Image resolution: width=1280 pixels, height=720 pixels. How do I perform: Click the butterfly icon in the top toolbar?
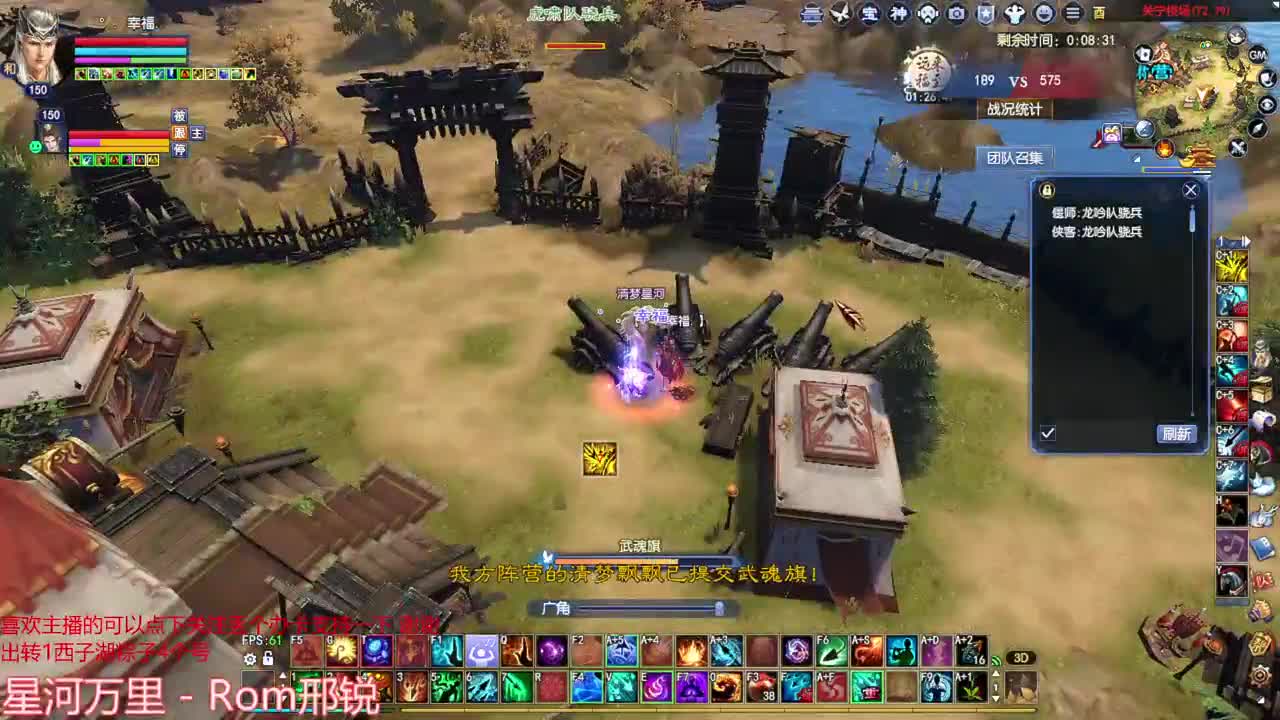tap(842, 12)
